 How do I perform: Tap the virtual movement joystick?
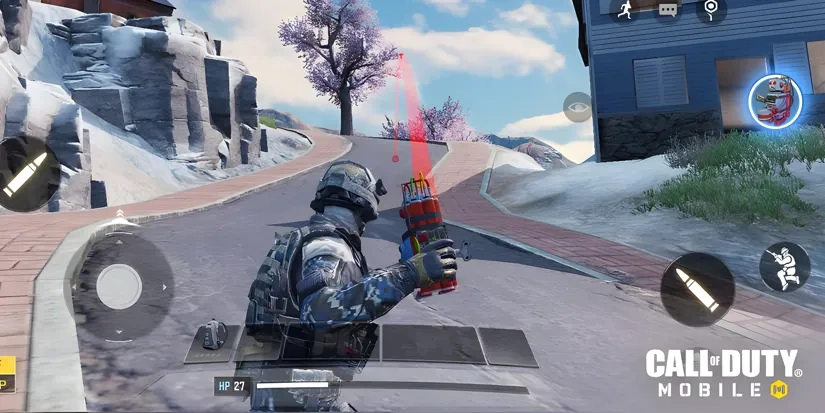[x=120, y=286]
